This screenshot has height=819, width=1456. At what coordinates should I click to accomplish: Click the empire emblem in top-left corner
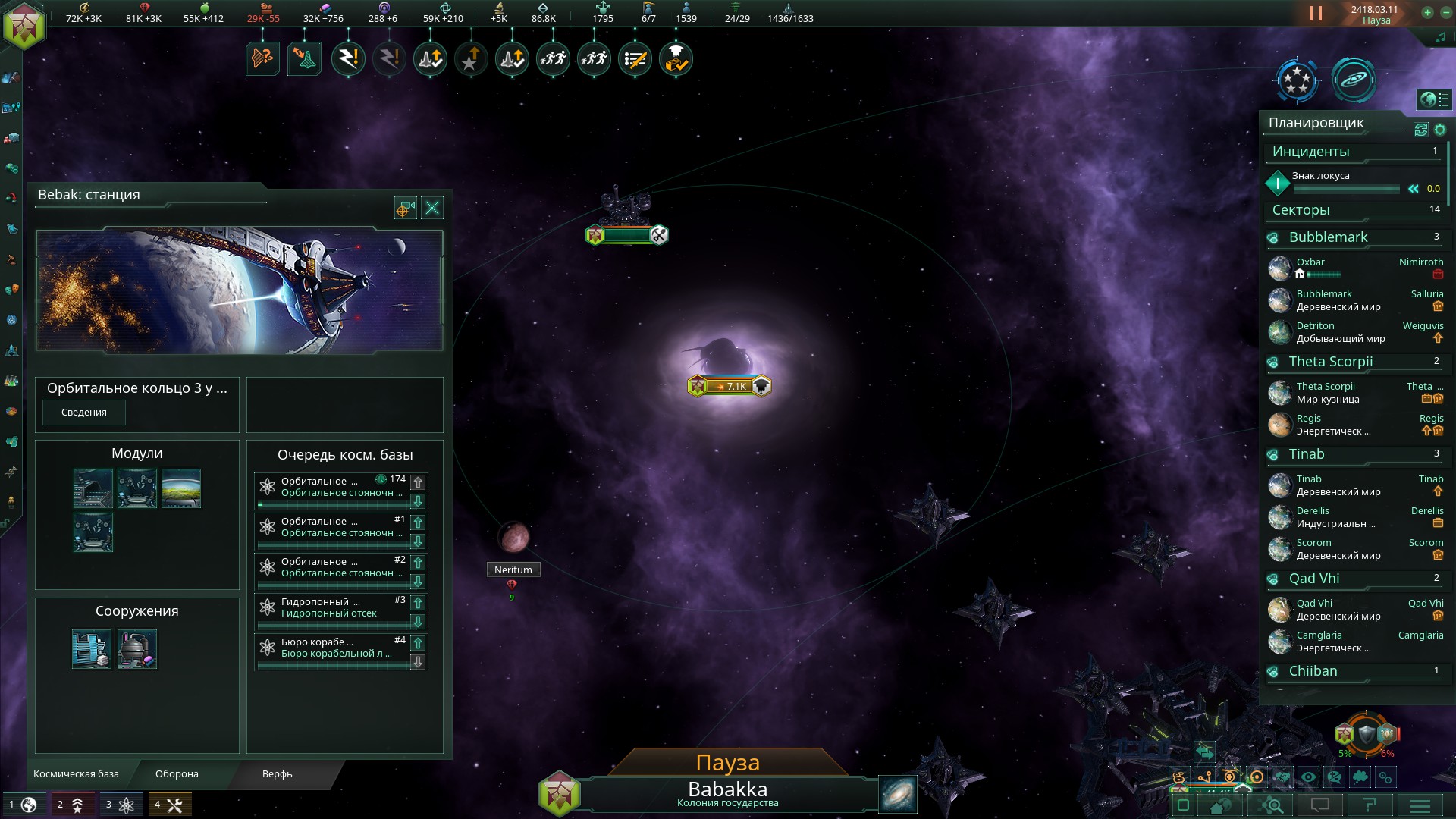pos(24,26)
